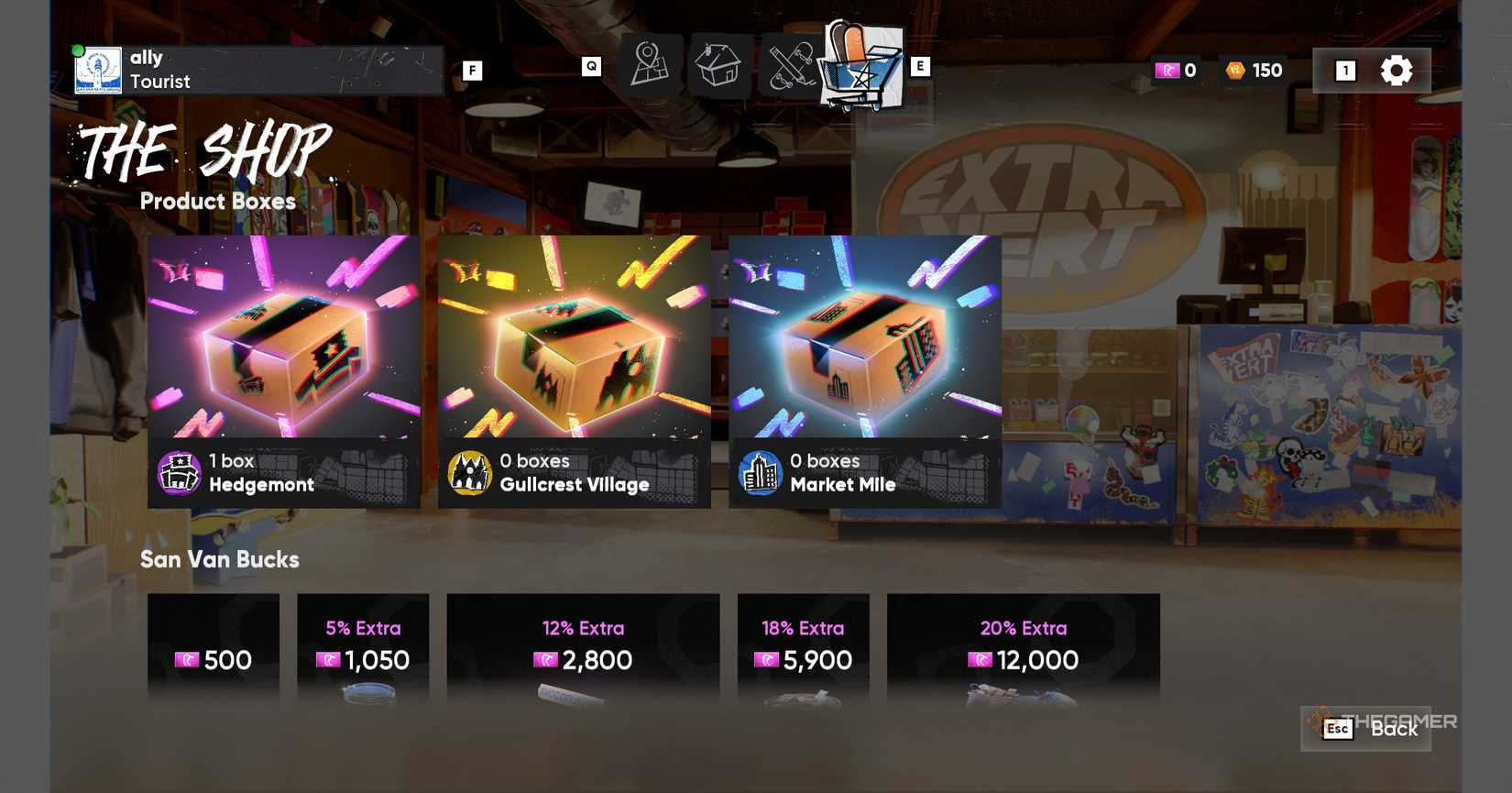Click the shopping cart shop icon
This screenshot has height=793, width=1512.
[858, 64]
